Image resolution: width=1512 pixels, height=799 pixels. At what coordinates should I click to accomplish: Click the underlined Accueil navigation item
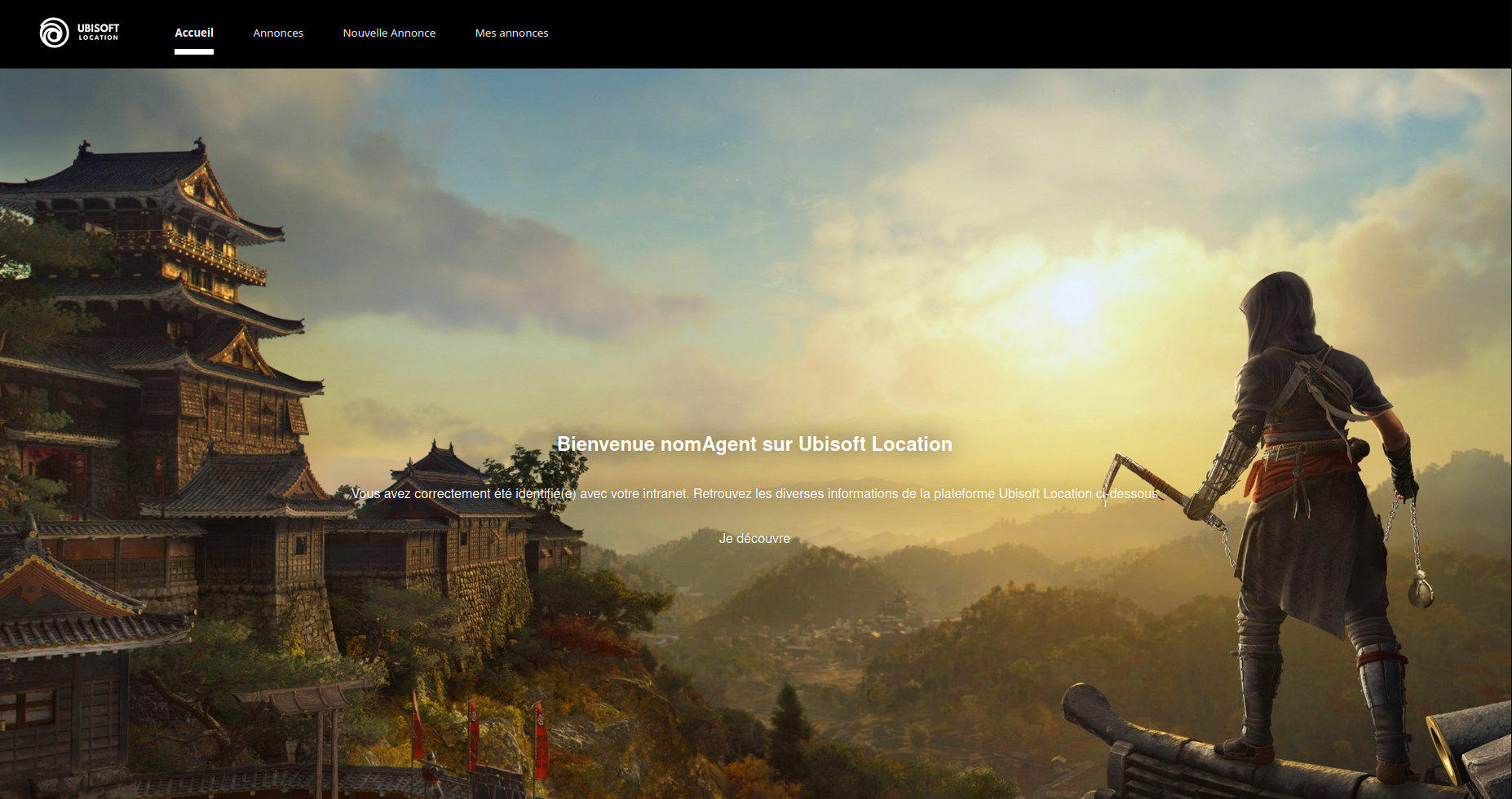click(x=193, y=33)
